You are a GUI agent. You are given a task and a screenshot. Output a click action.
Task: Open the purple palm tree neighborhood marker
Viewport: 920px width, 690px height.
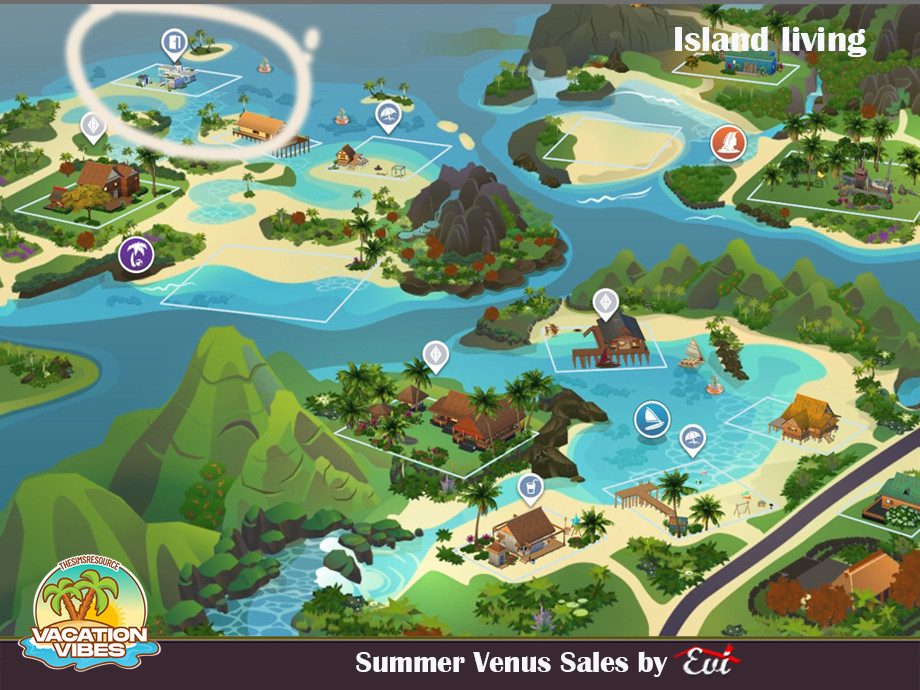[134, 255]
